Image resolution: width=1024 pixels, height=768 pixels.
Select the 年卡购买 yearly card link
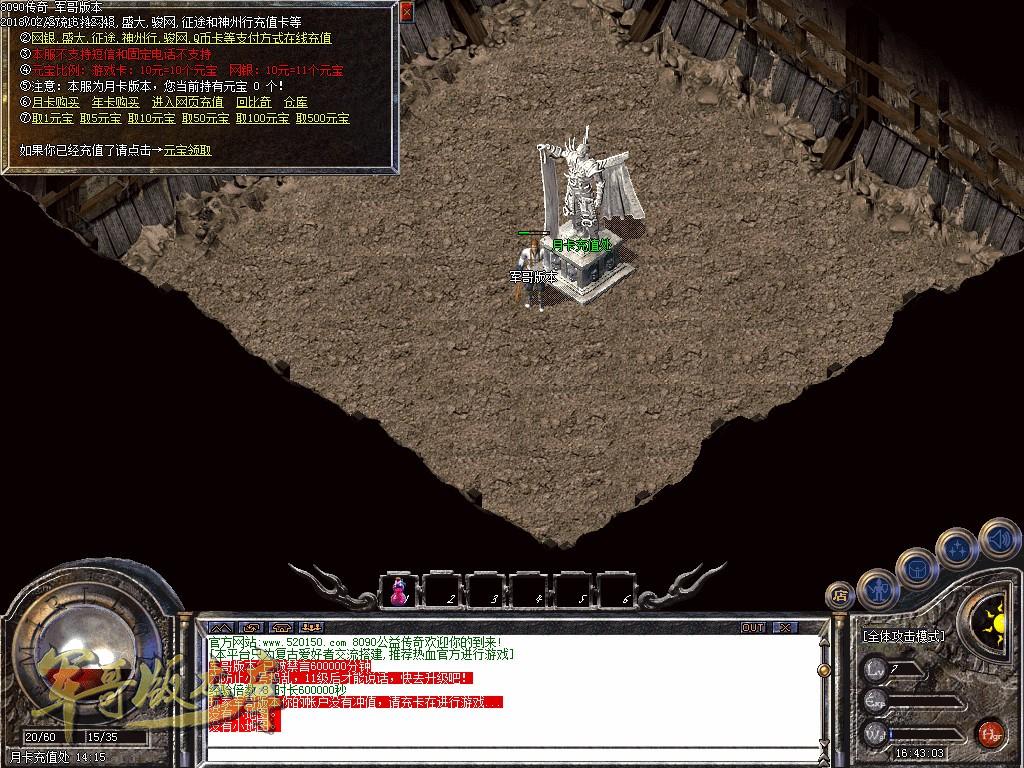pyautogui.click(x=116, y=102)
